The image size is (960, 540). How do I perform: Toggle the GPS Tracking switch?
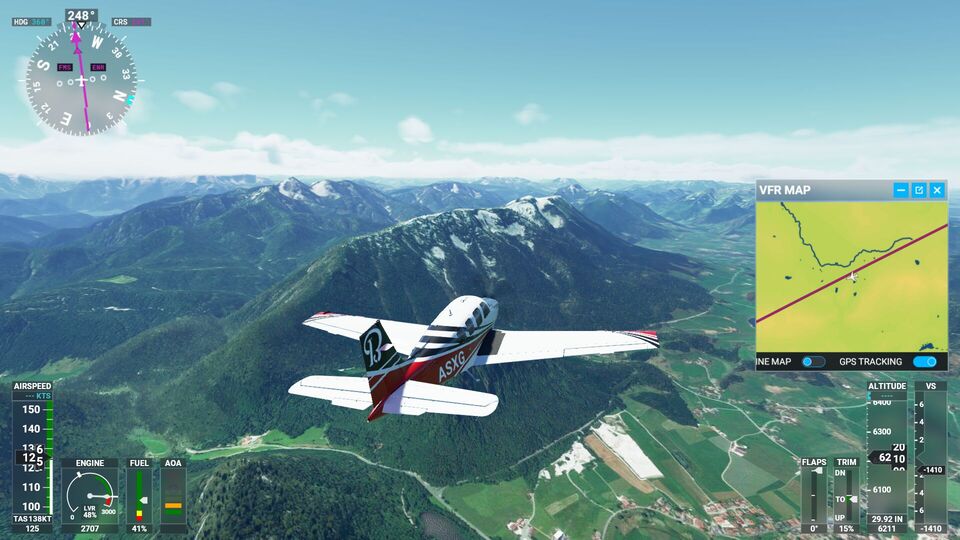(x=924, y=362)
